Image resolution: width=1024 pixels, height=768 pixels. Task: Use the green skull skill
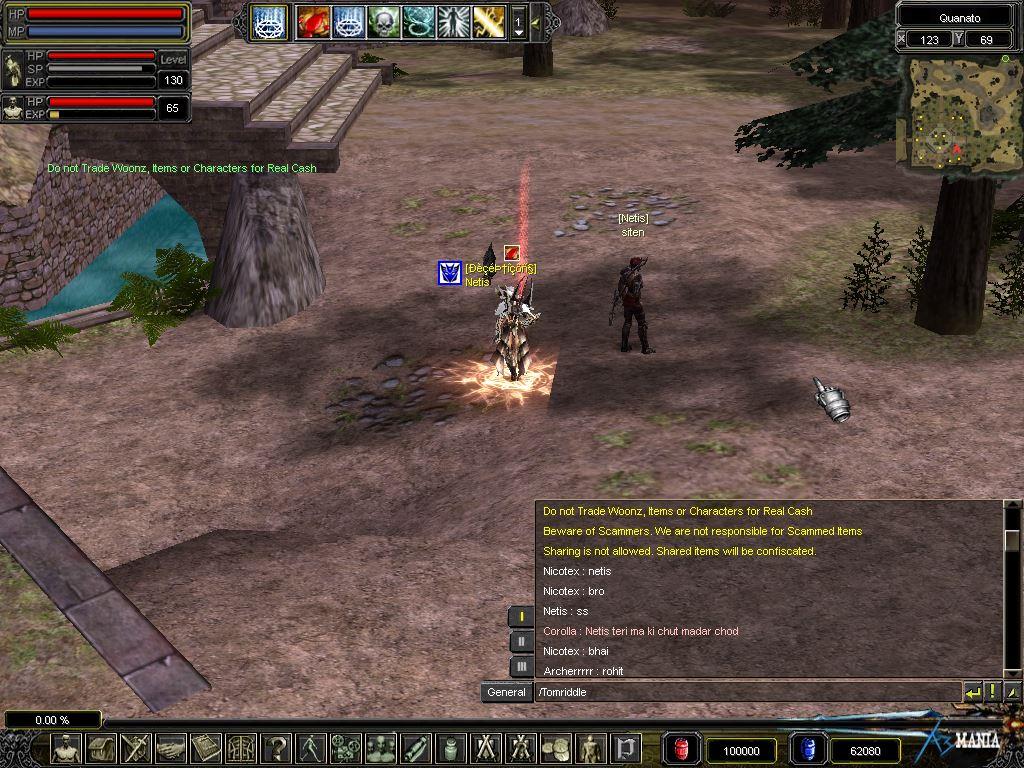383,21
